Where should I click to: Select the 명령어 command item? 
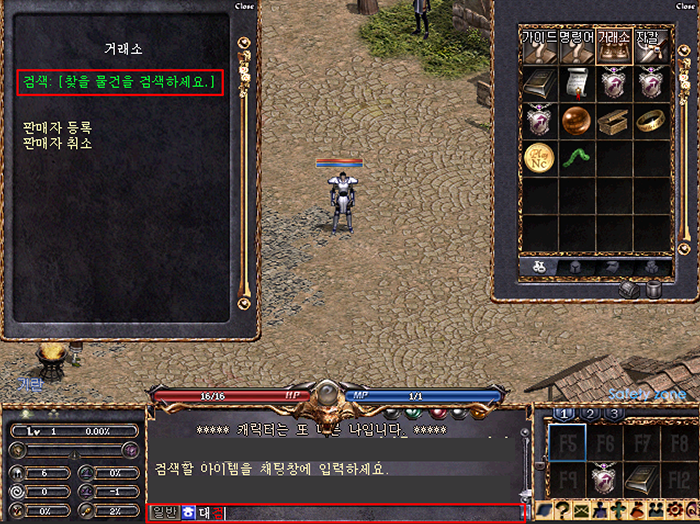point(576,48)
